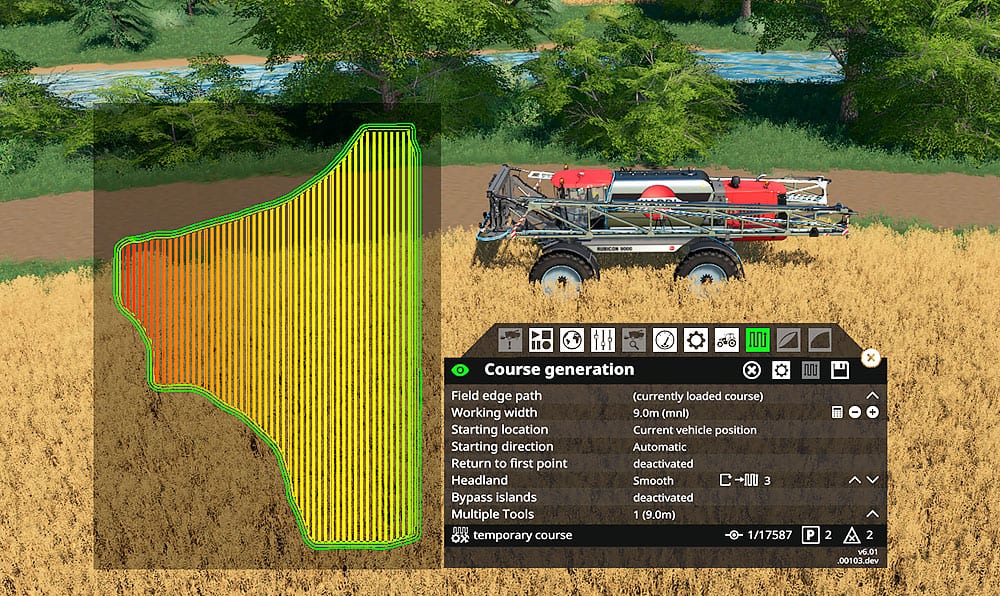Viewport: 1000px width, 596px height.
Task: Click the calculator icon beside working width
Action: [x=838, y=413]
